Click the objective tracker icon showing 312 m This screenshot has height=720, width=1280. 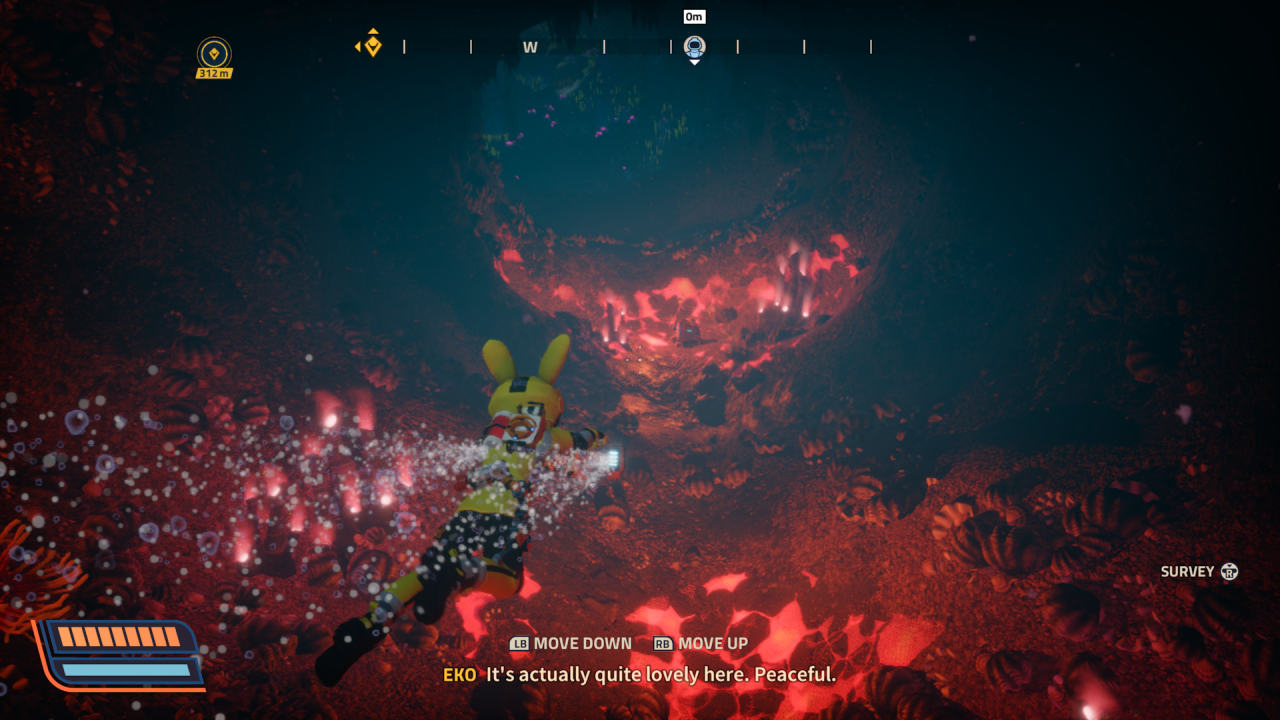[x=214, y=54]
